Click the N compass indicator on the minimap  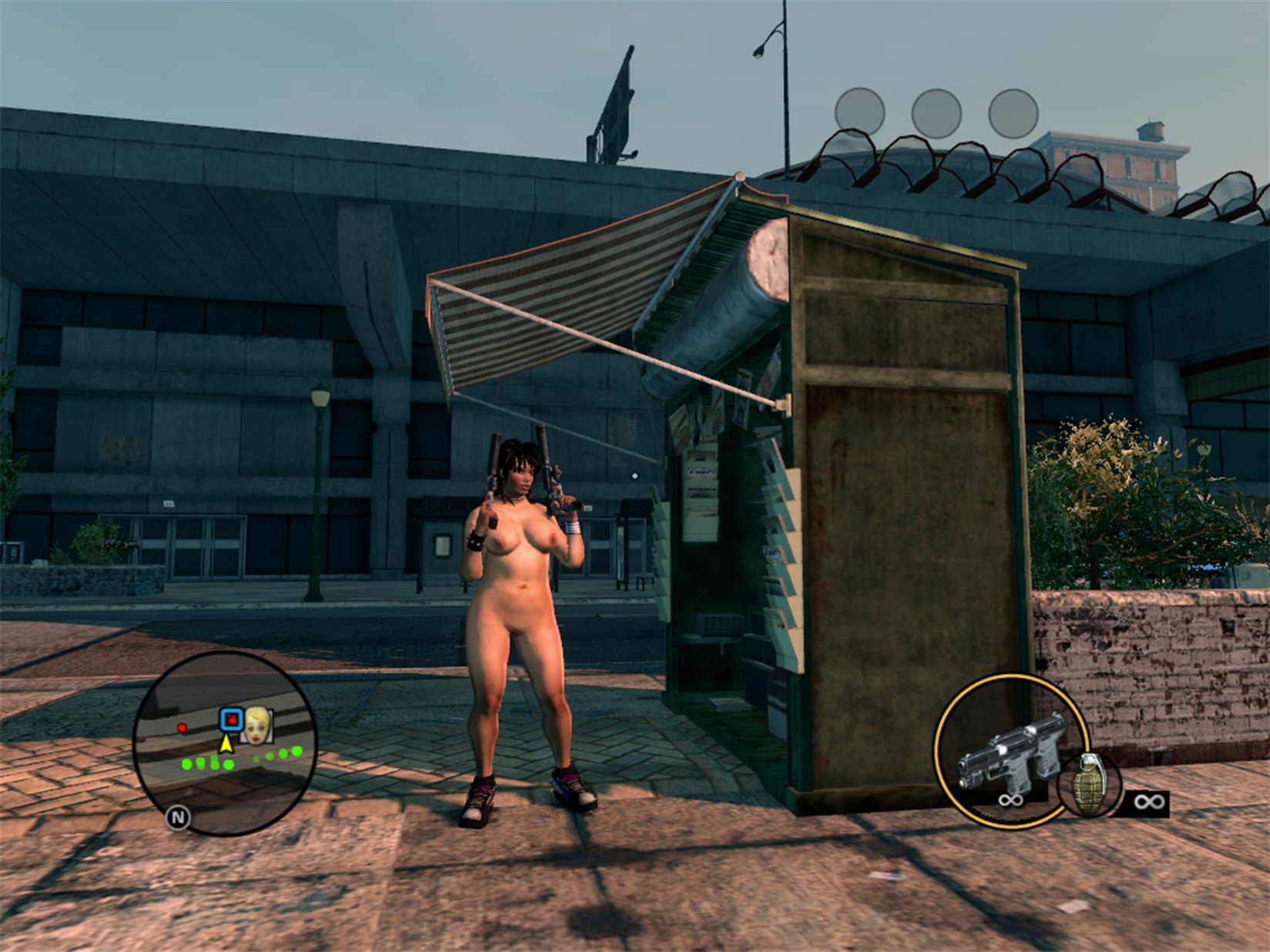click(178, 817)
